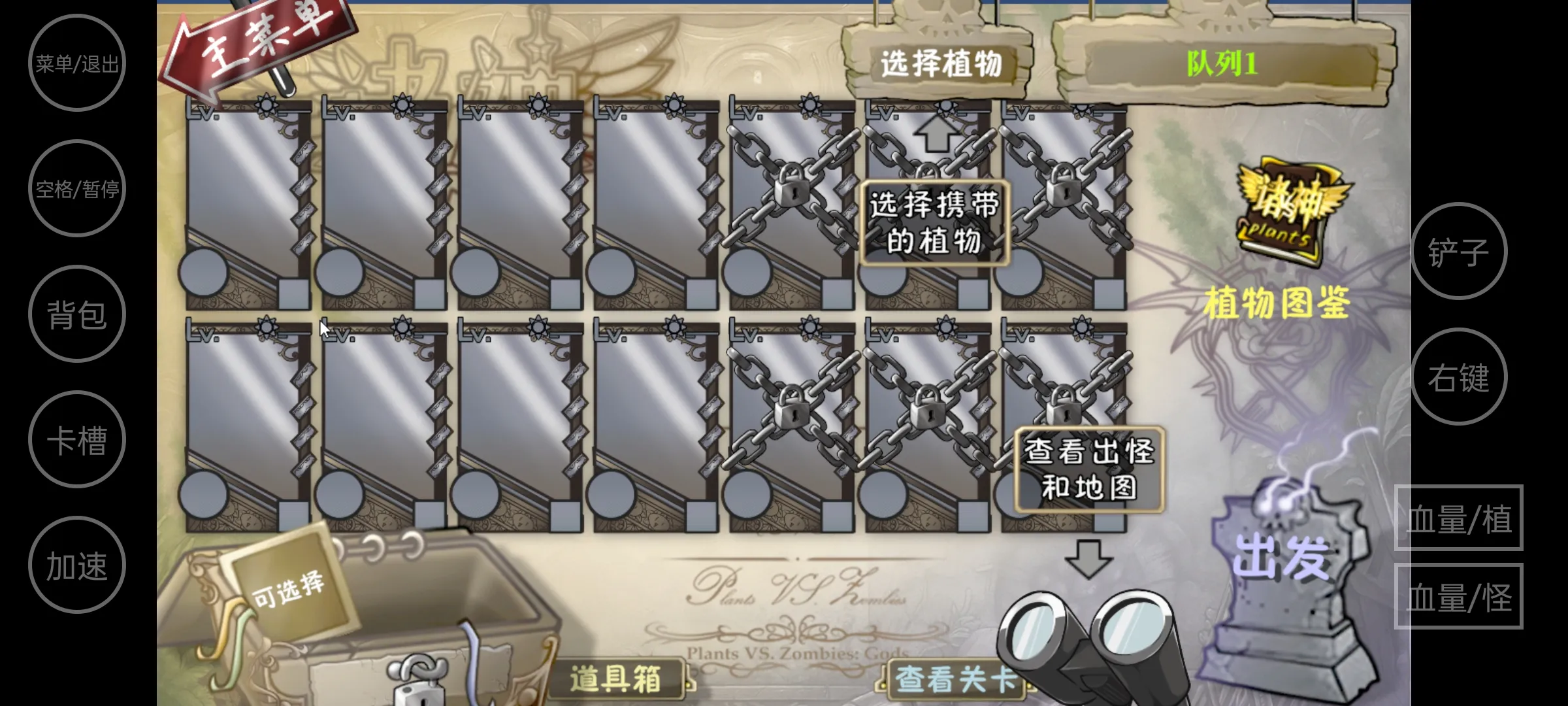
Task: Toggle speed-up with 加速 control
Action: [76, 565]
